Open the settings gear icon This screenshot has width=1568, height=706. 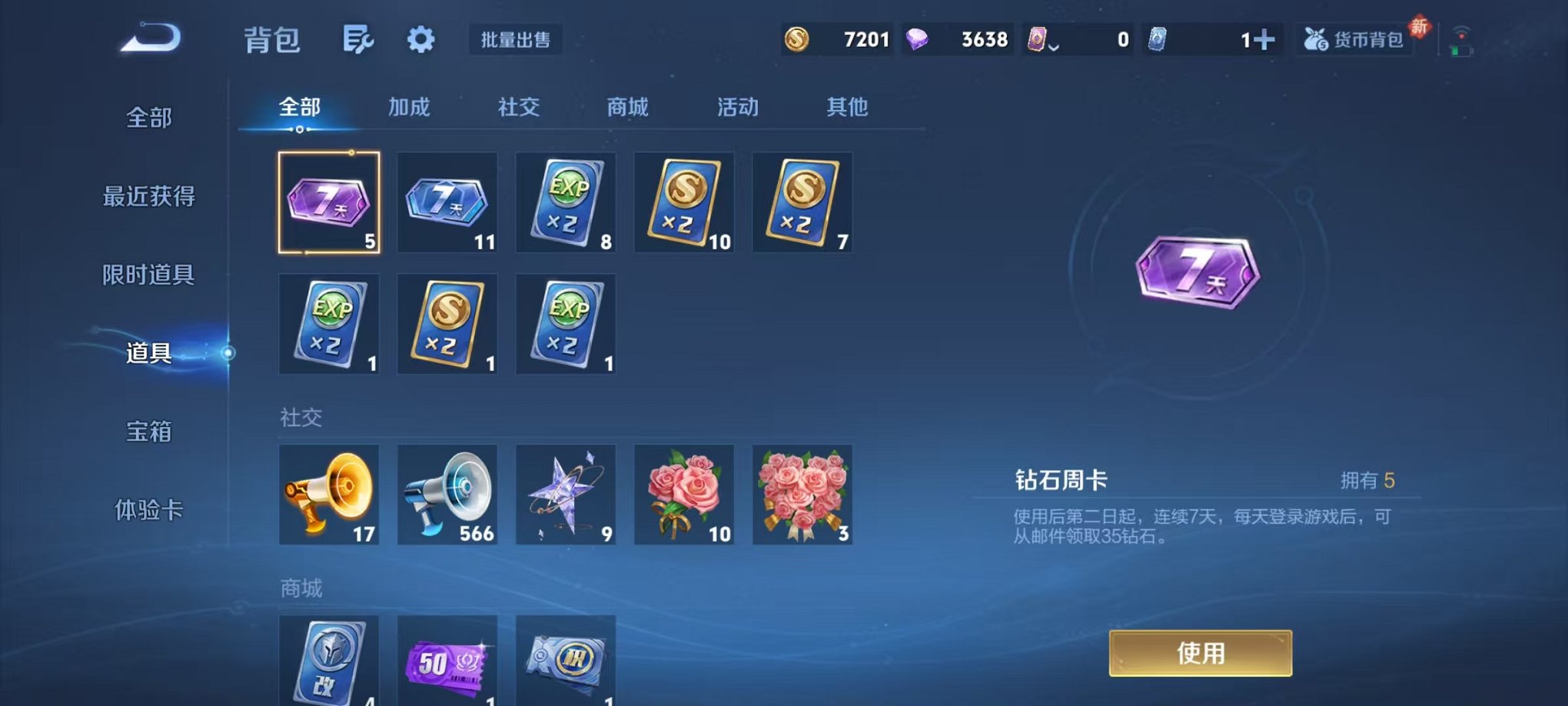click(x=420, y=39)
